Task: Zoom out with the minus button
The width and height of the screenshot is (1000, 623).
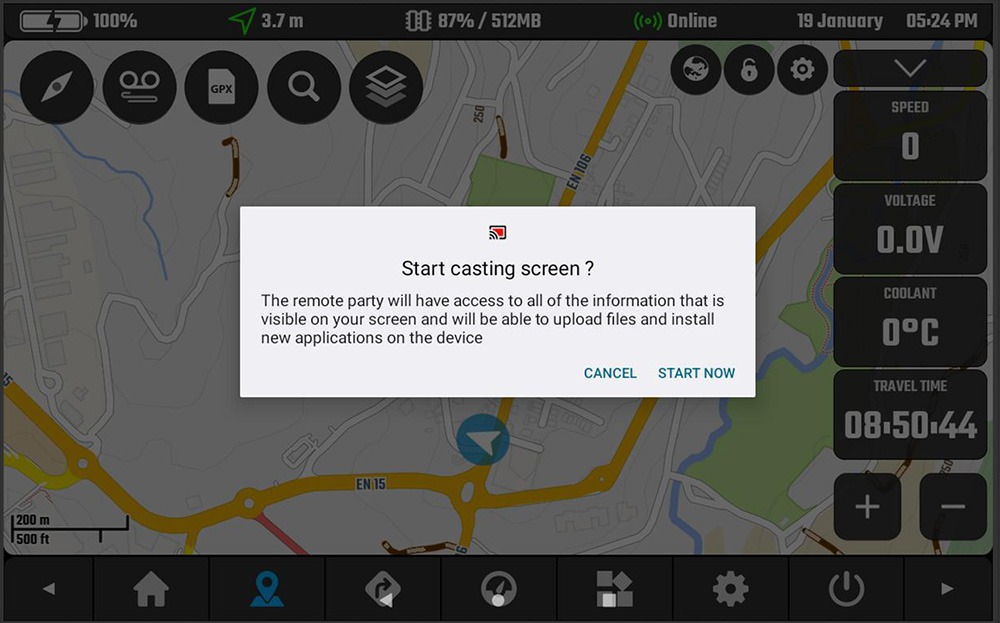Action: point(953,507)
